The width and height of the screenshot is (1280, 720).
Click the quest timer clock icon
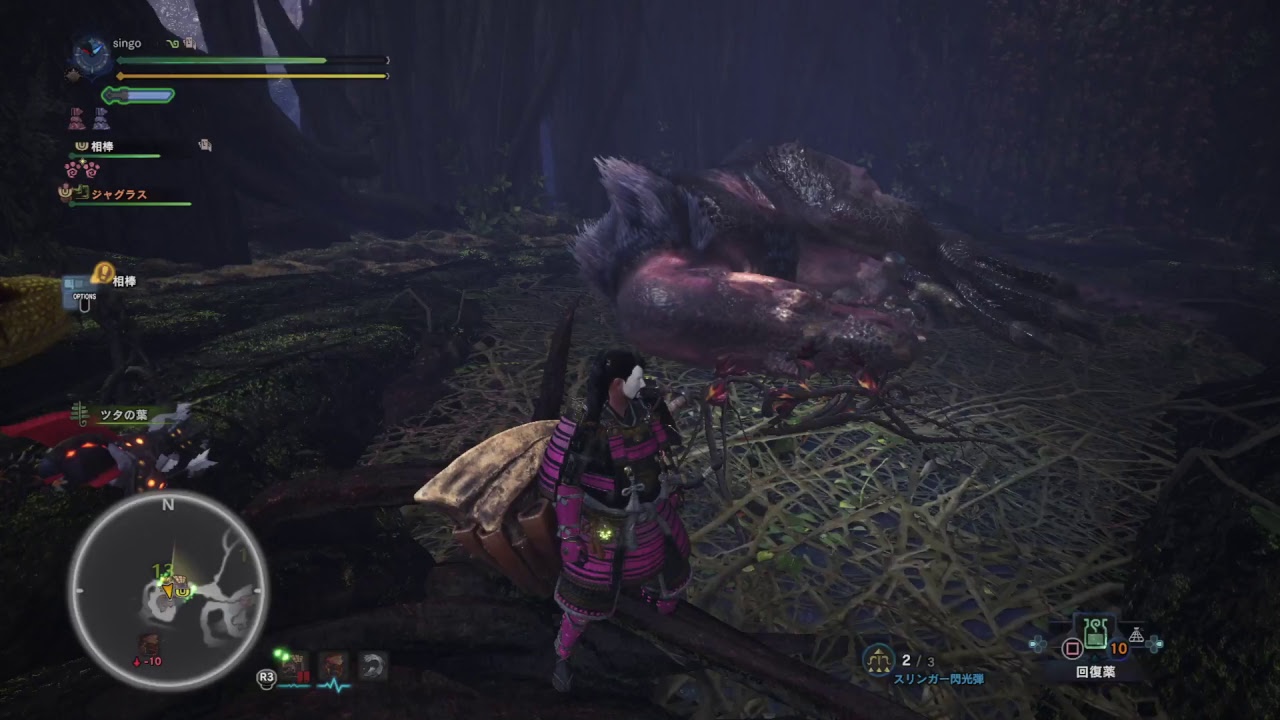91,55
